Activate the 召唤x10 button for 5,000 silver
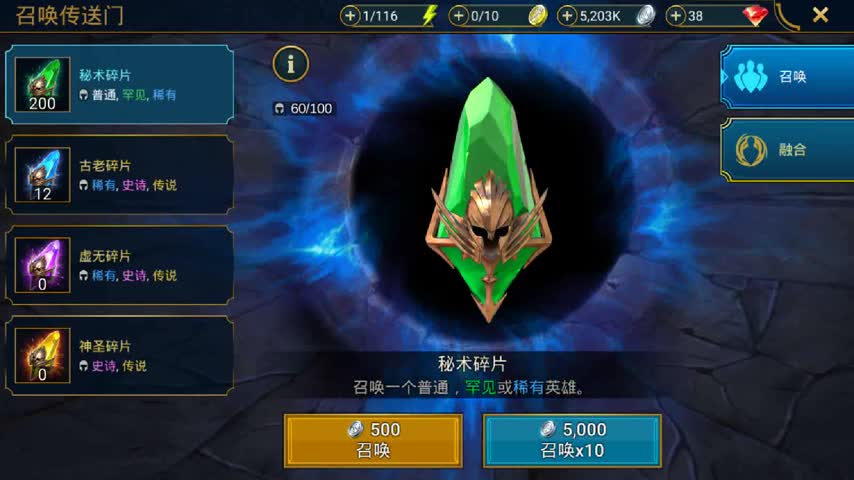 [572, 440]
